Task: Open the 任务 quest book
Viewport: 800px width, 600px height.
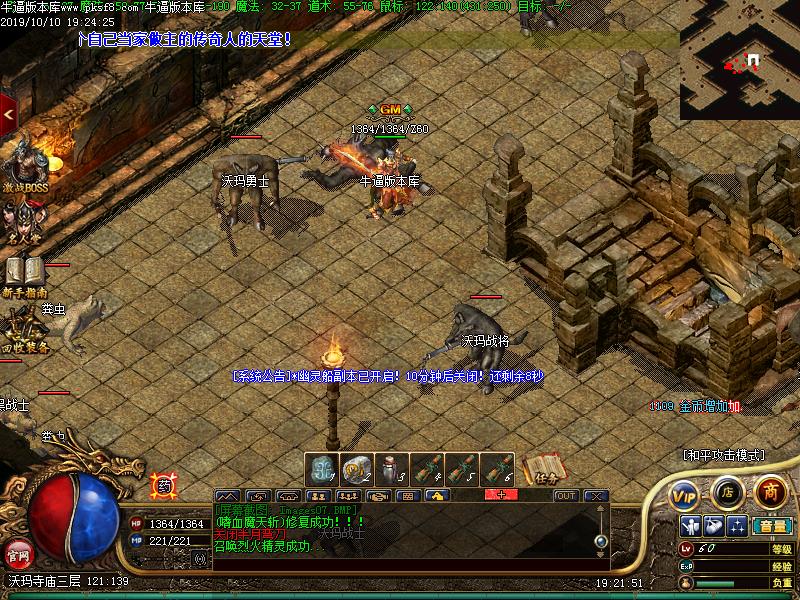Action: click(x=541, y=469)
